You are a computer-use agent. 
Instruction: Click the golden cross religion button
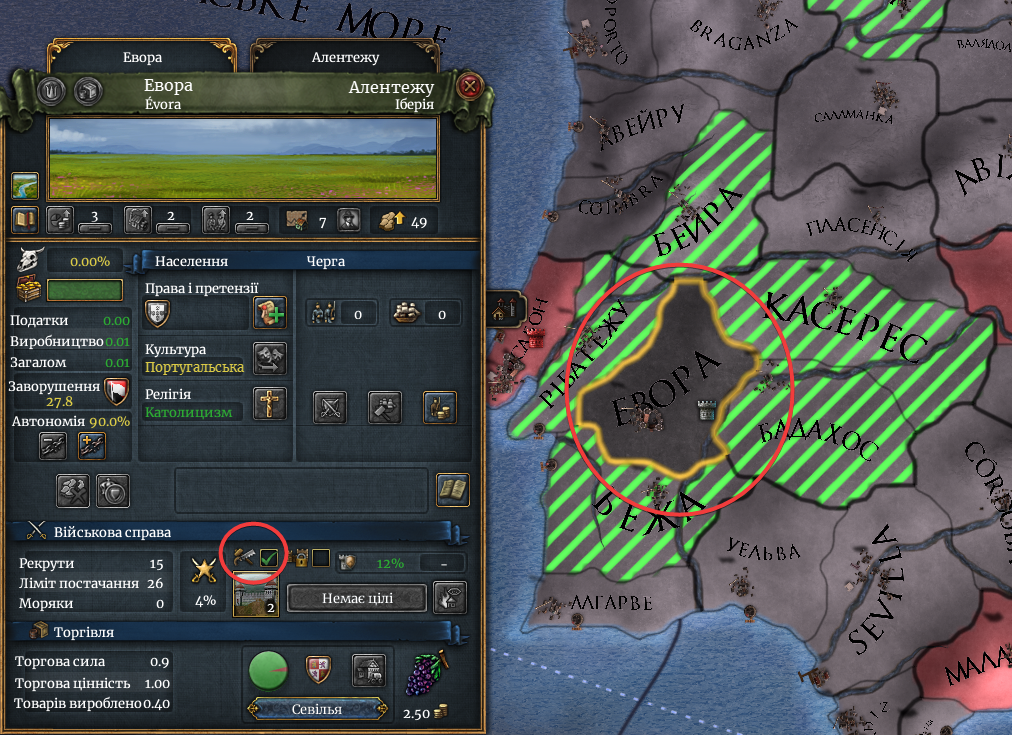point(269,403)
